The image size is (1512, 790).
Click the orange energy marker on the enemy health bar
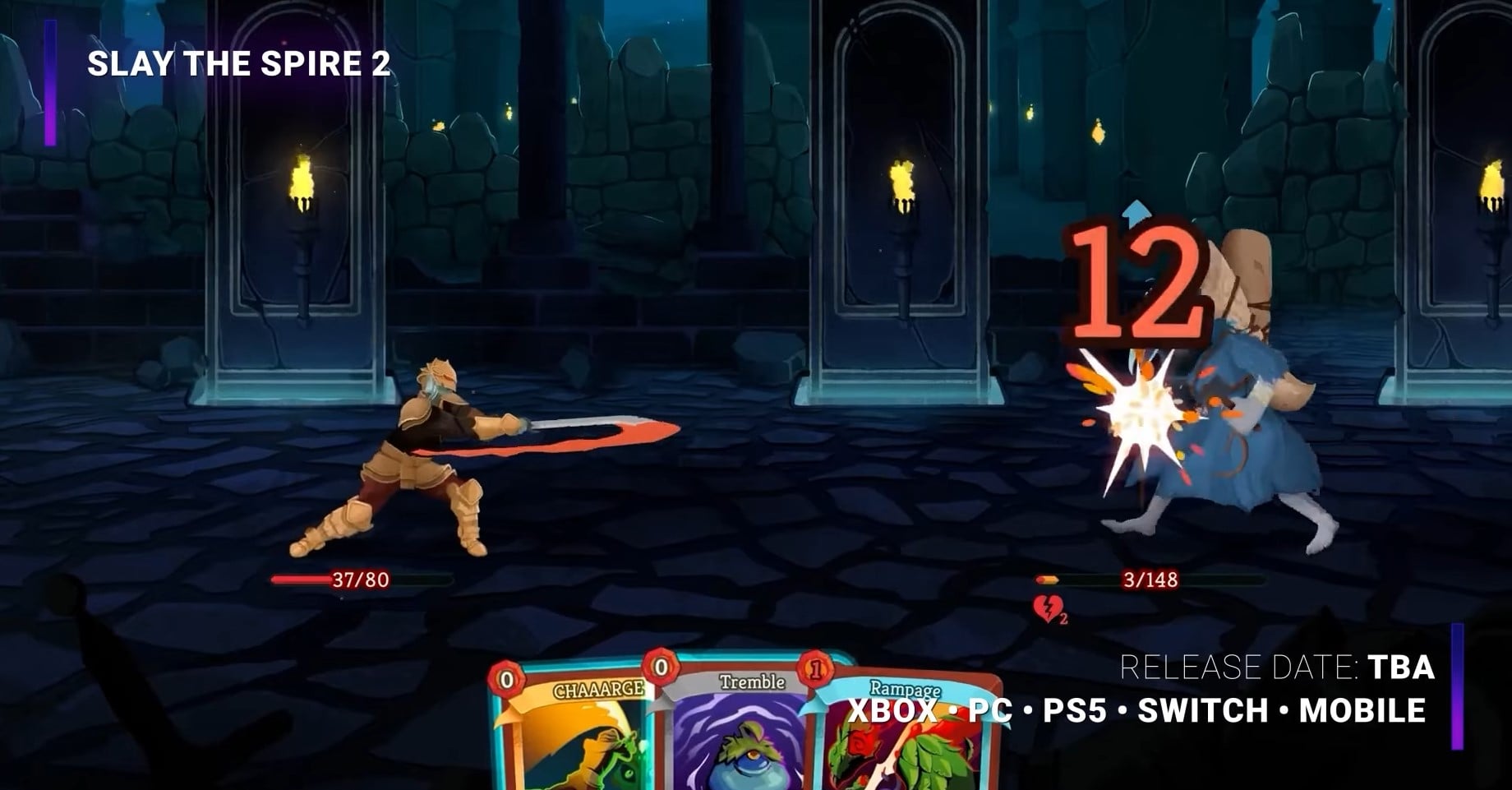(x=1047, y=580)
